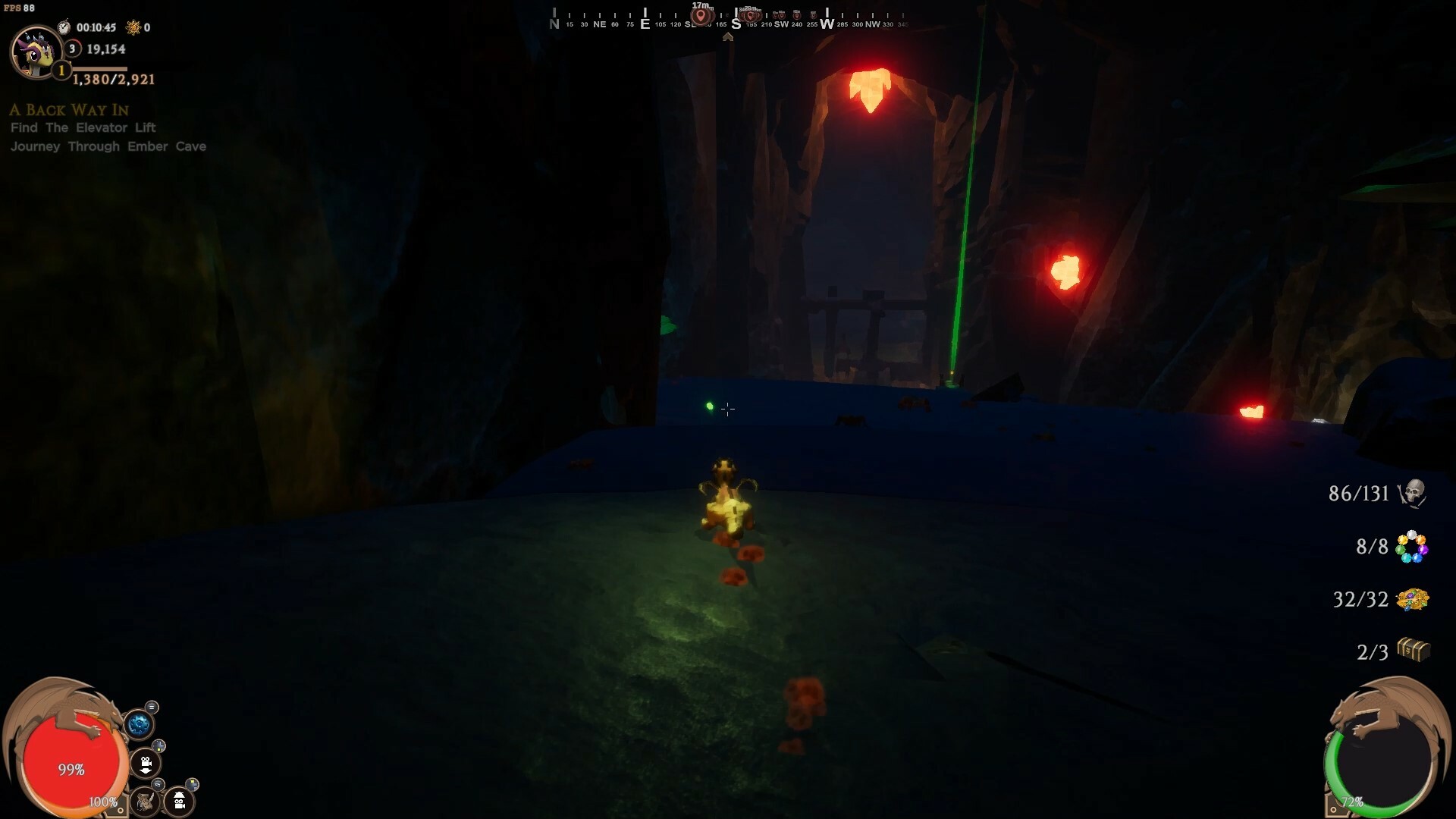This screenshot has height=819, width=1456.
Task: Click 'Journey Through Ember Cave' objective
Action: tap(108, 146)
